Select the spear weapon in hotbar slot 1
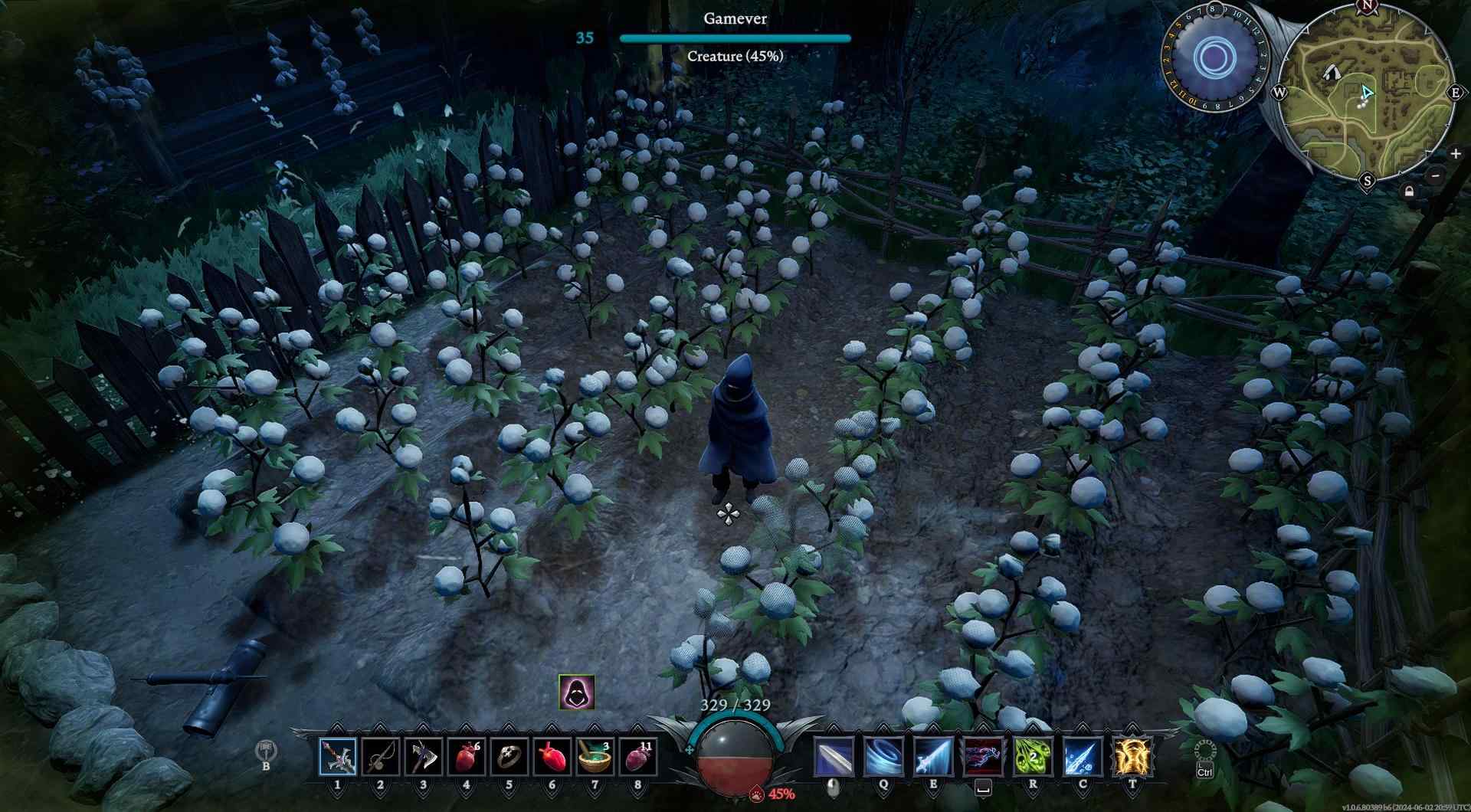Viewport: 1471px width, 812px height. tap(338, 757)
